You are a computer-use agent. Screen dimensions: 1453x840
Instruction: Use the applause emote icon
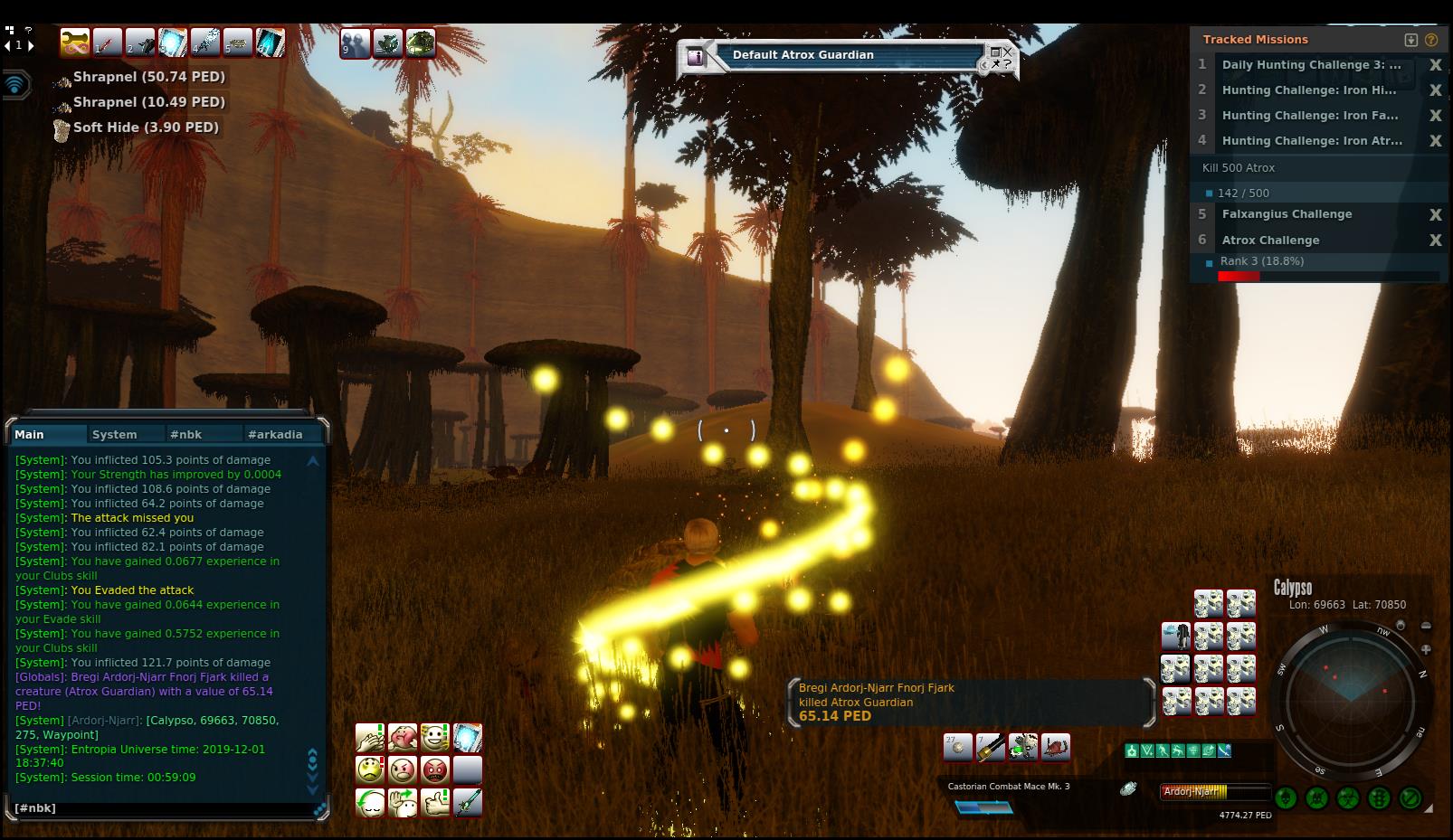[370, 738]
